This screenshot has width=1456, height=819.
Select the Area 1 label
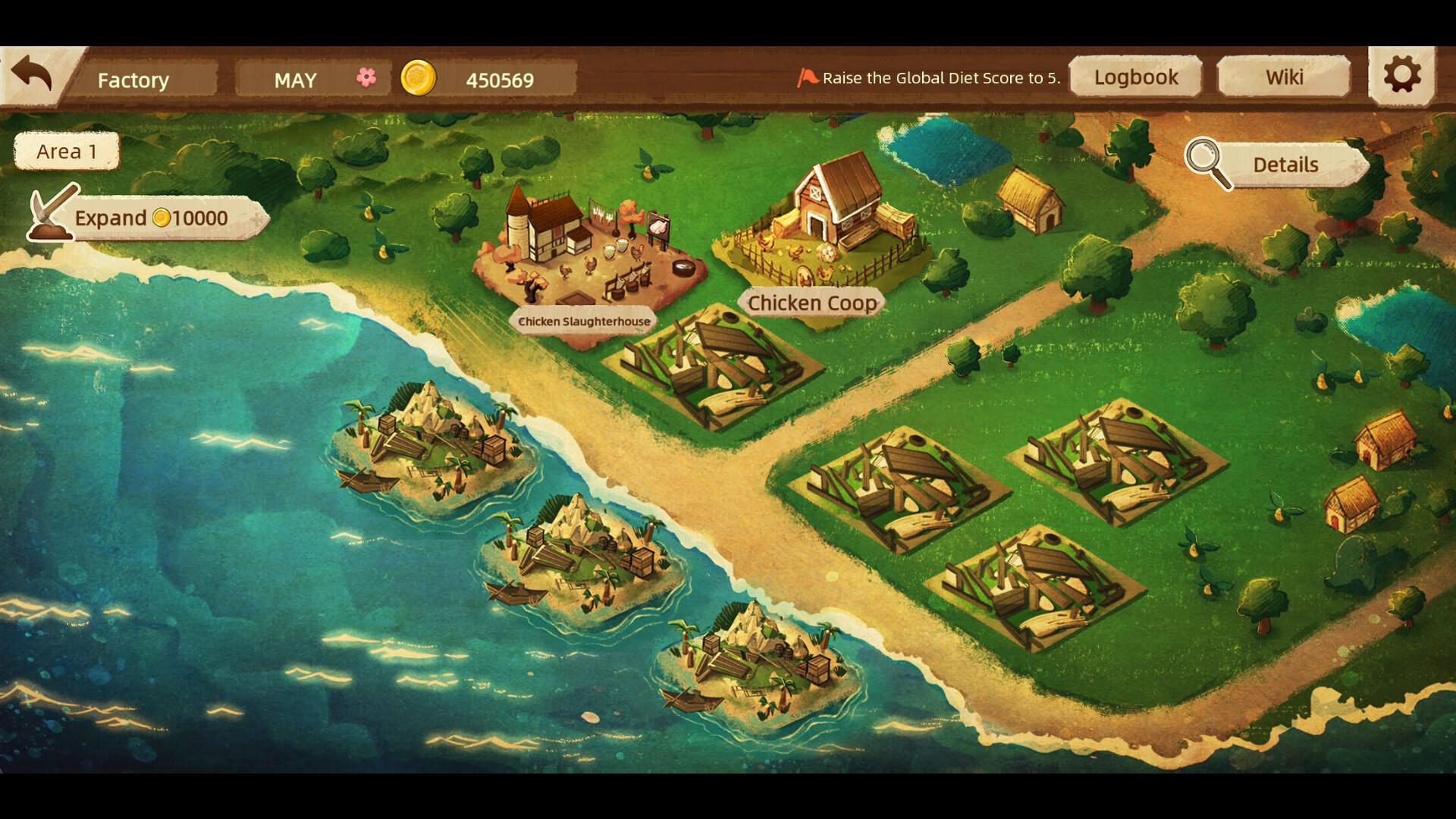(67, 151)
